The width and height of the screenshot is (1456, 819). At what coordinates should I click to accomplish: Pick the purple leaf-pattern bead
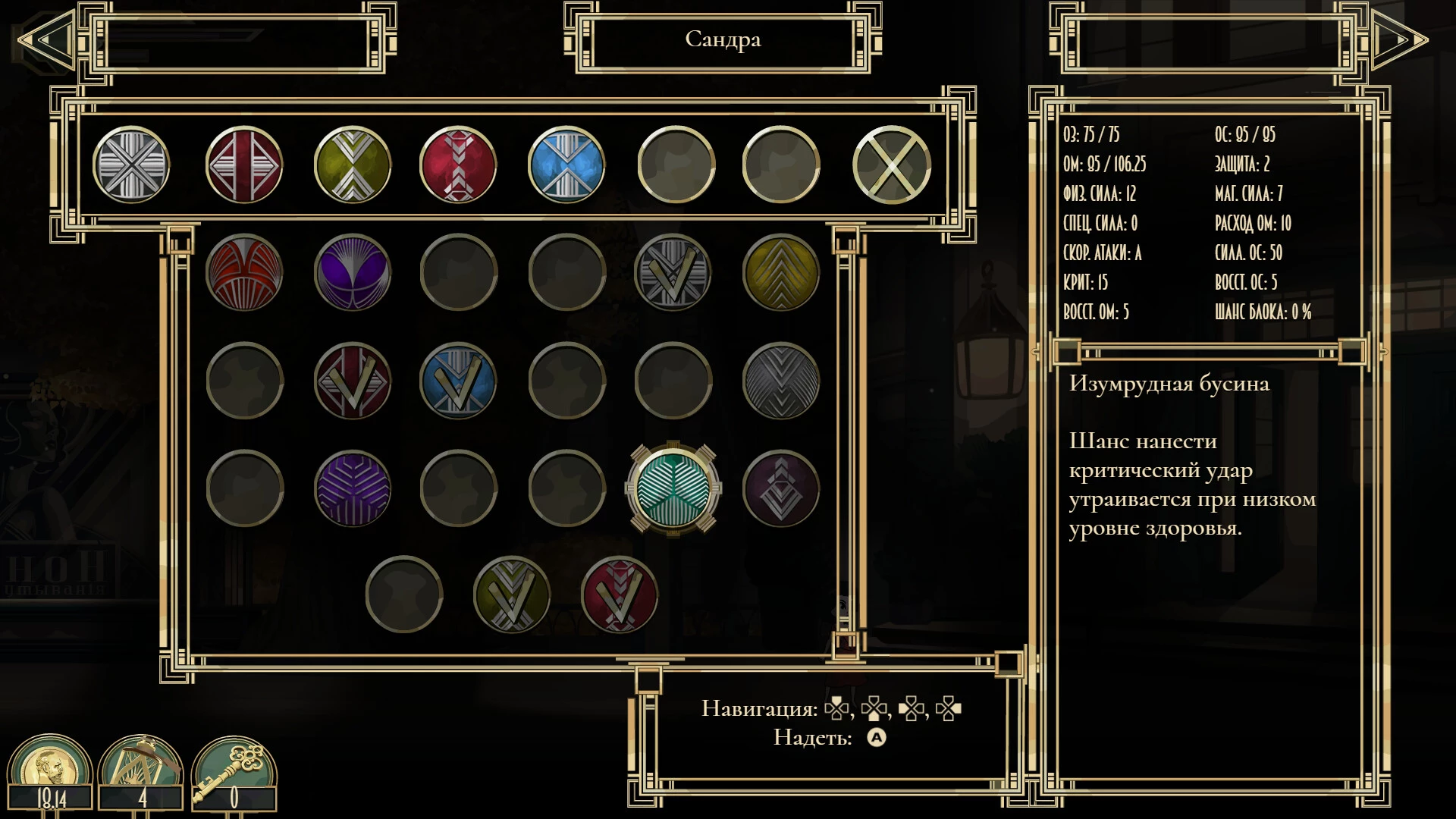tap(353, 488)
